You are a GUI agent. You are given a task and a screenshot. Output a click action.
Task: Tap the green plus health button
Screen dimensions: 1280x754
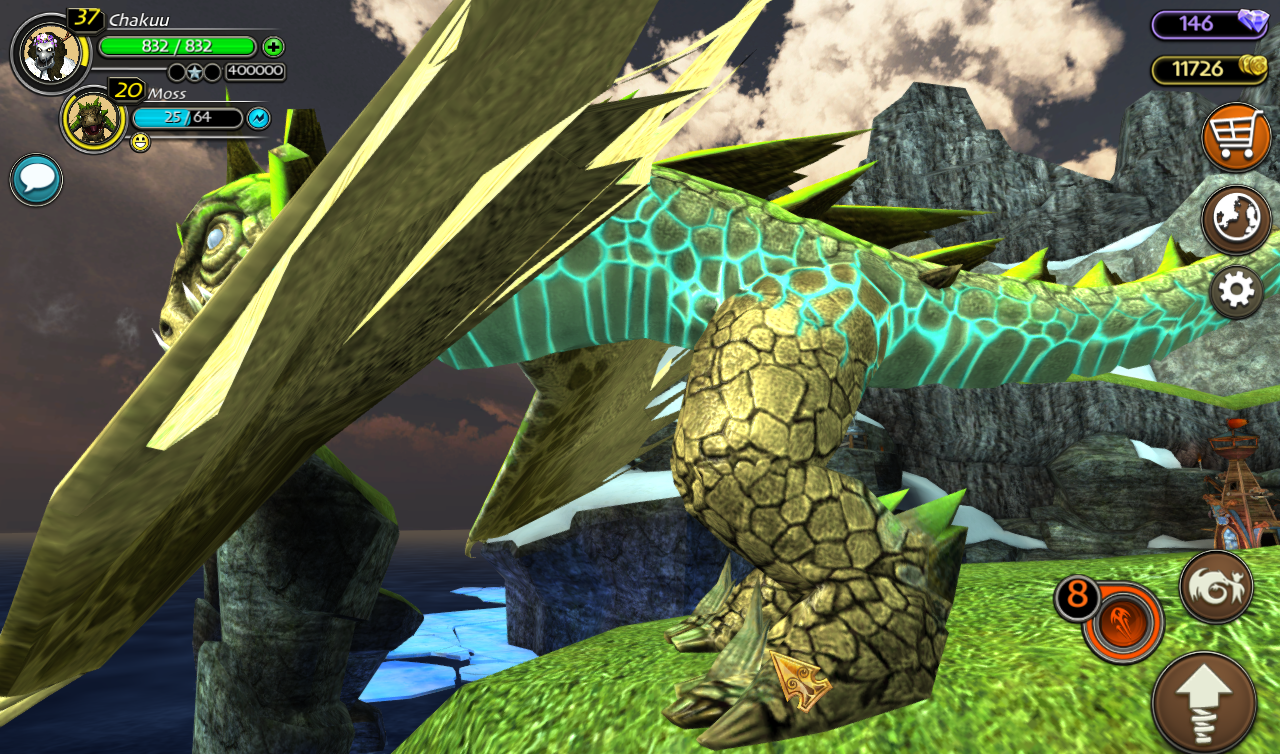(x=273, y=46)
